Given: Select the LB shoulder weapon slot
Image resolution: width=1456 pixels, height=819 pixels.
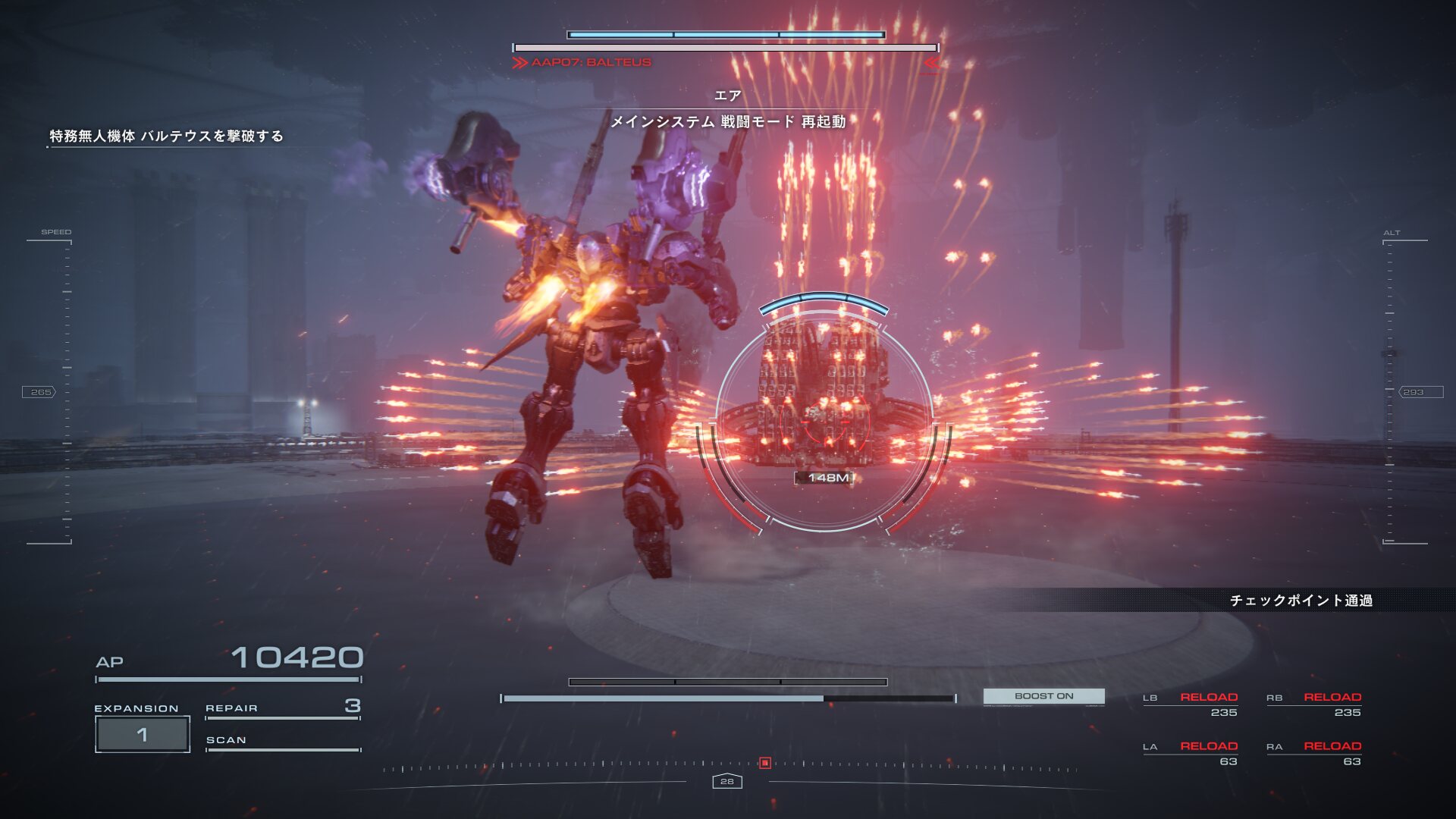Looking at the screenshot, I should 1191,704.
